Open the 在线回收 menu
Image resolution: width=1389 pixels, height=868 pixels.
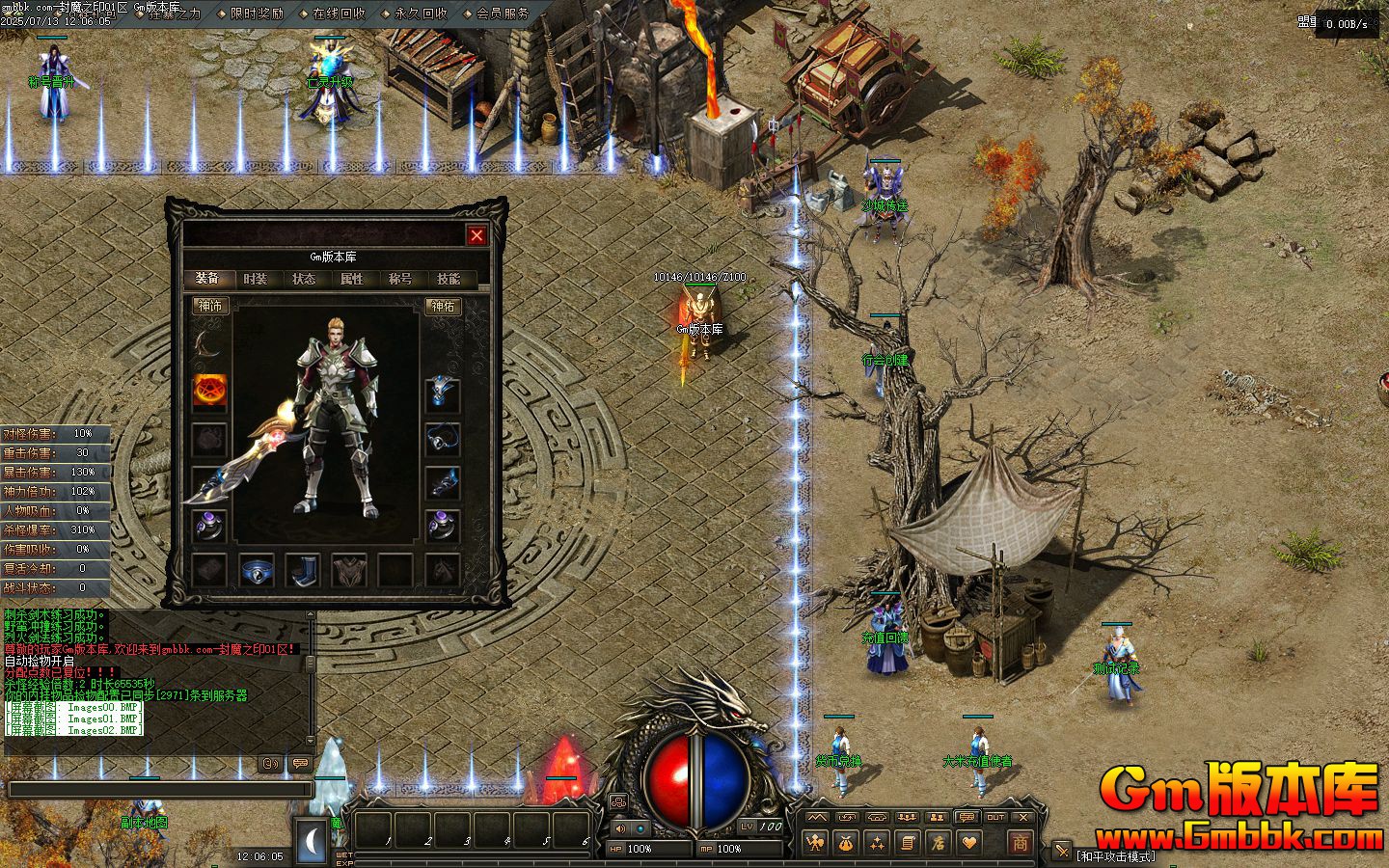339,14
